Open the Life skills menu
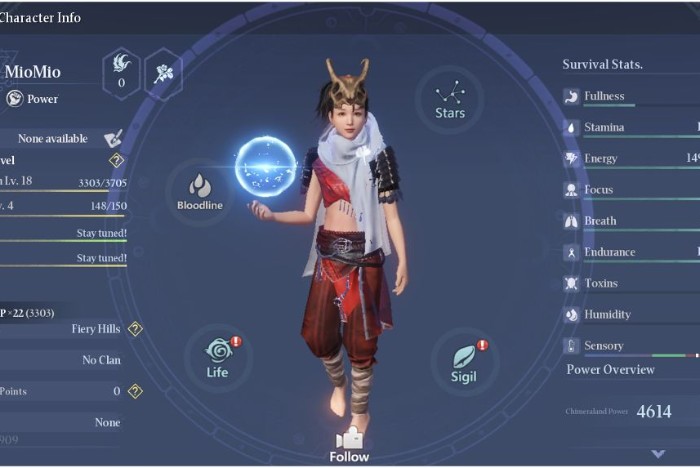Screen dimensions: 700x468 pos(218,357)
